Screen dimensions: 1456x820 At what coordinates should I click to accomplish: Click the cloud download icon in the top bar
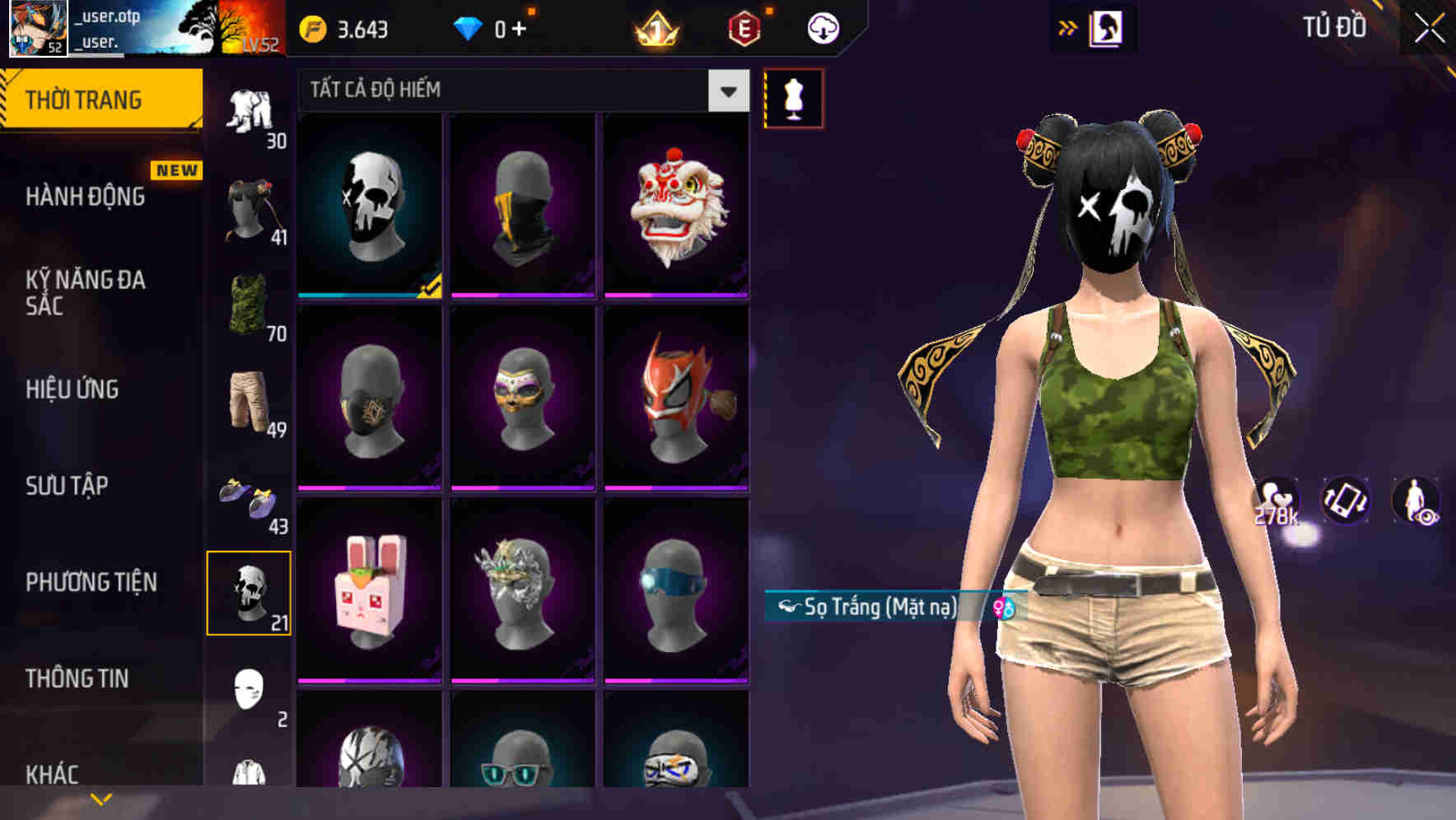[x=822, y=27]
